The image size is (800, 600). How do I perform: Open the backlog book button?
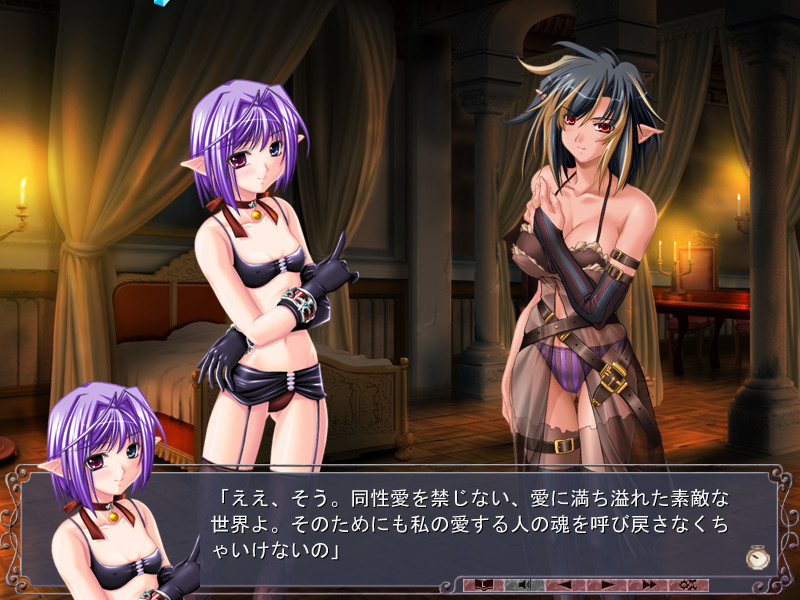pos(485,584)
